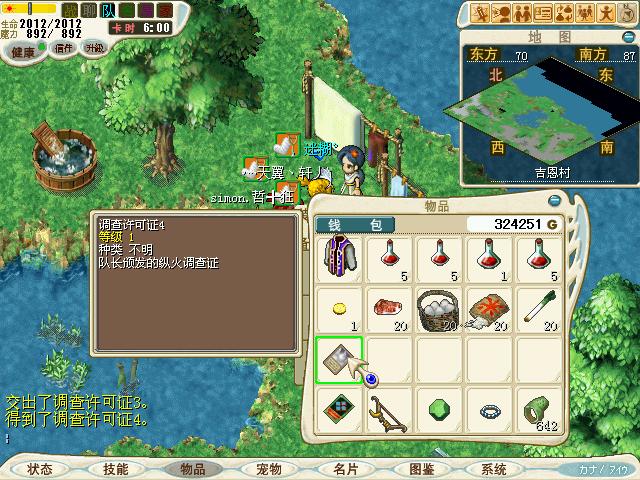Select the 物品 items menu tab
The image size is (640, 480).
192,469
